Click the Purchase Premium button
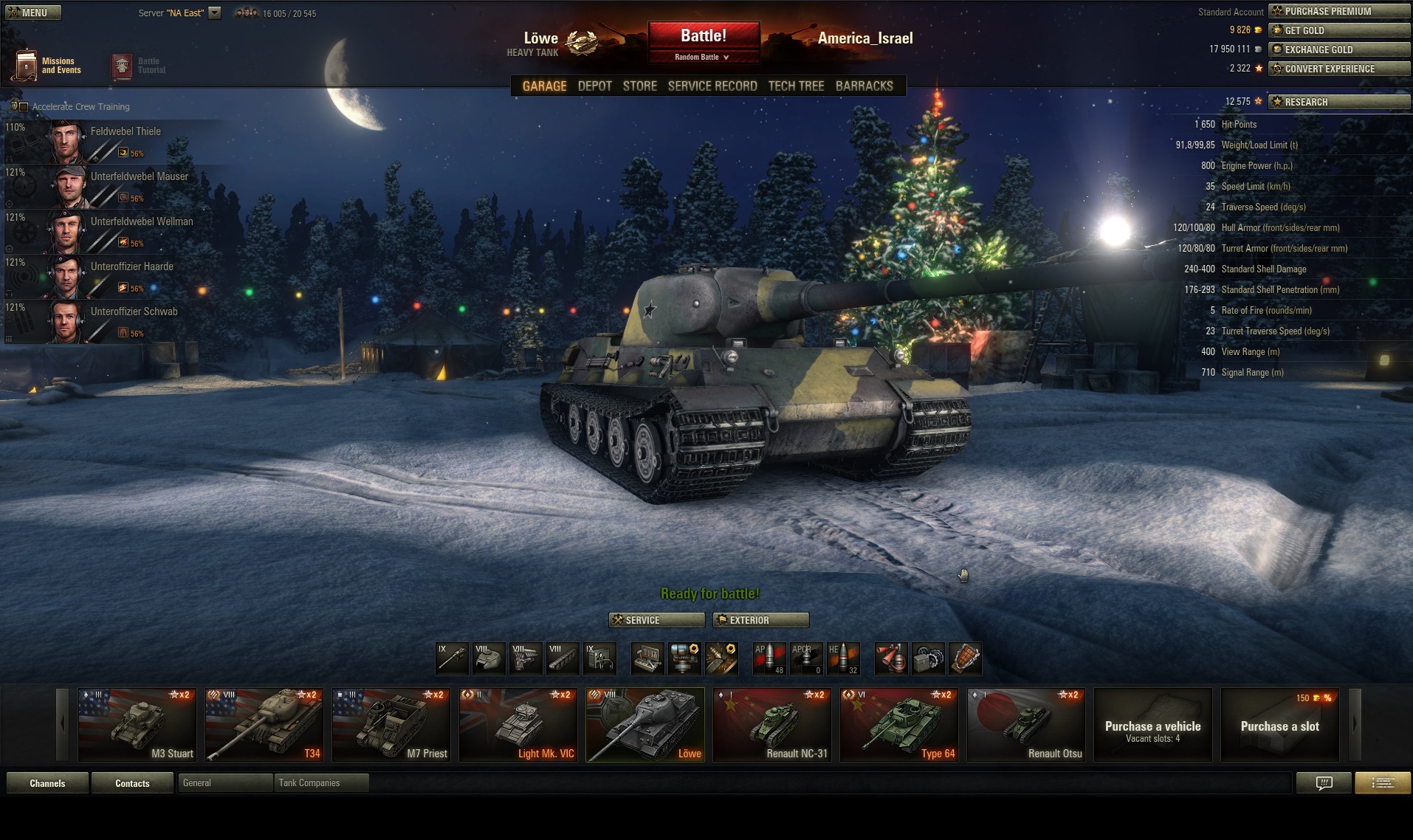Screen dimensions: 1413x840 click(1338, 11)
